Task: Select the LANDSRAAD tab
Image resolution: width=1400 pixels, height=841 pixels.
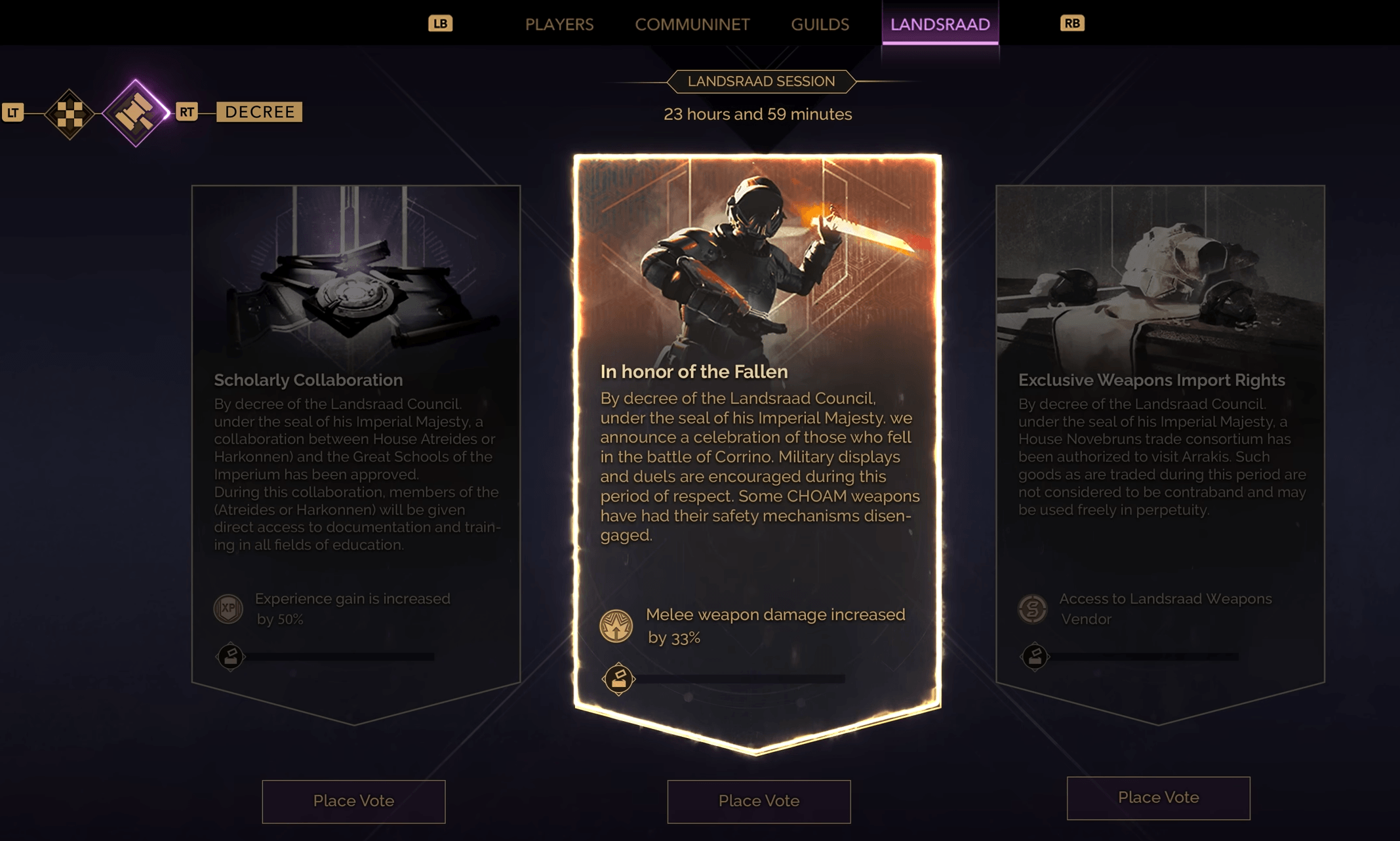Action: 940,23
